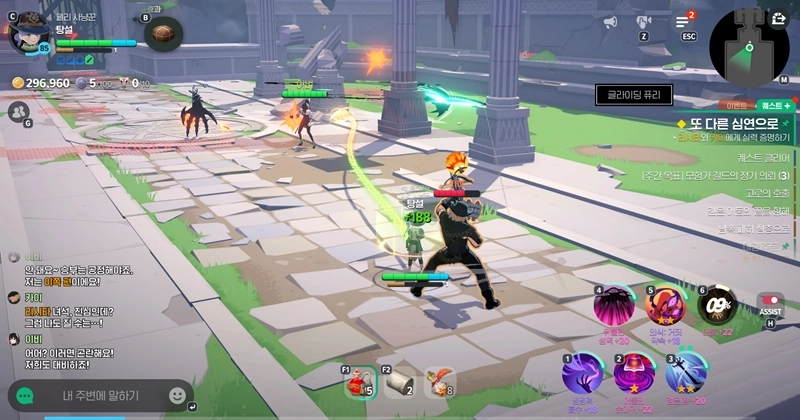
Task: Click the exit arrow icon beside the minimap
Action: [x=779, y=18]
